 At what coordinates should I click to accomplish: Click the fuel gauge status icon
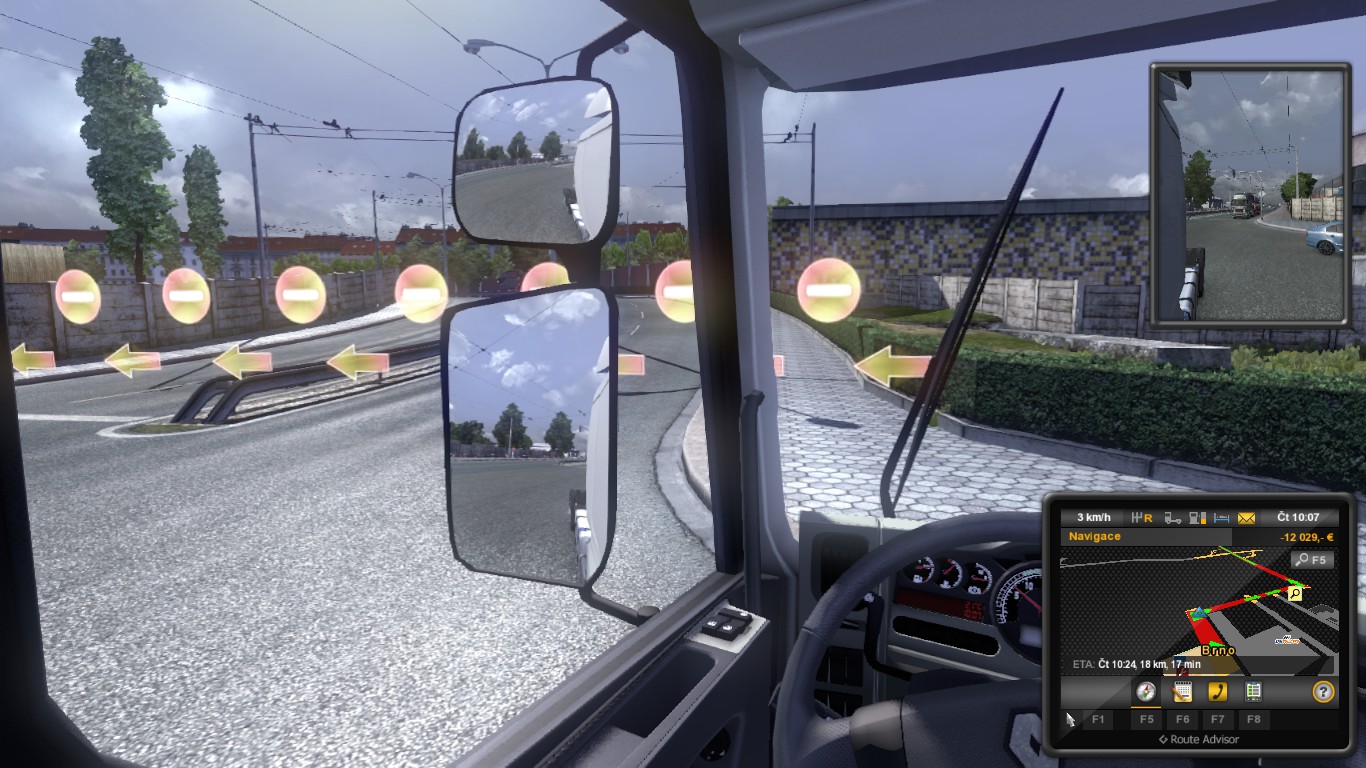pos(1198,516)
